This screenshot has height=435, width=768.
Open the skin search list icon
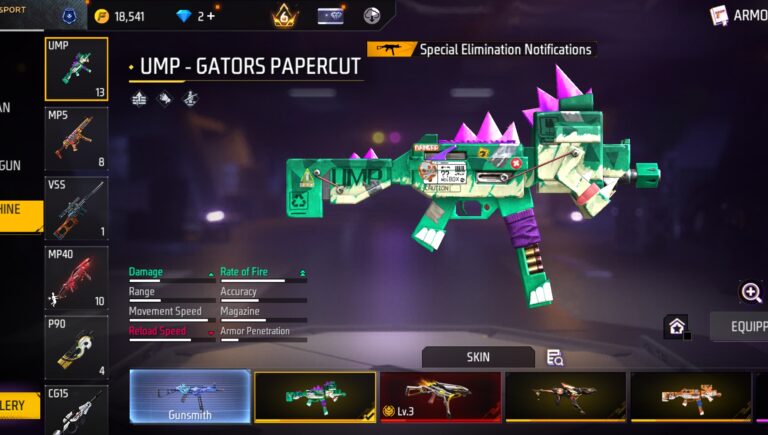(555, 357)
